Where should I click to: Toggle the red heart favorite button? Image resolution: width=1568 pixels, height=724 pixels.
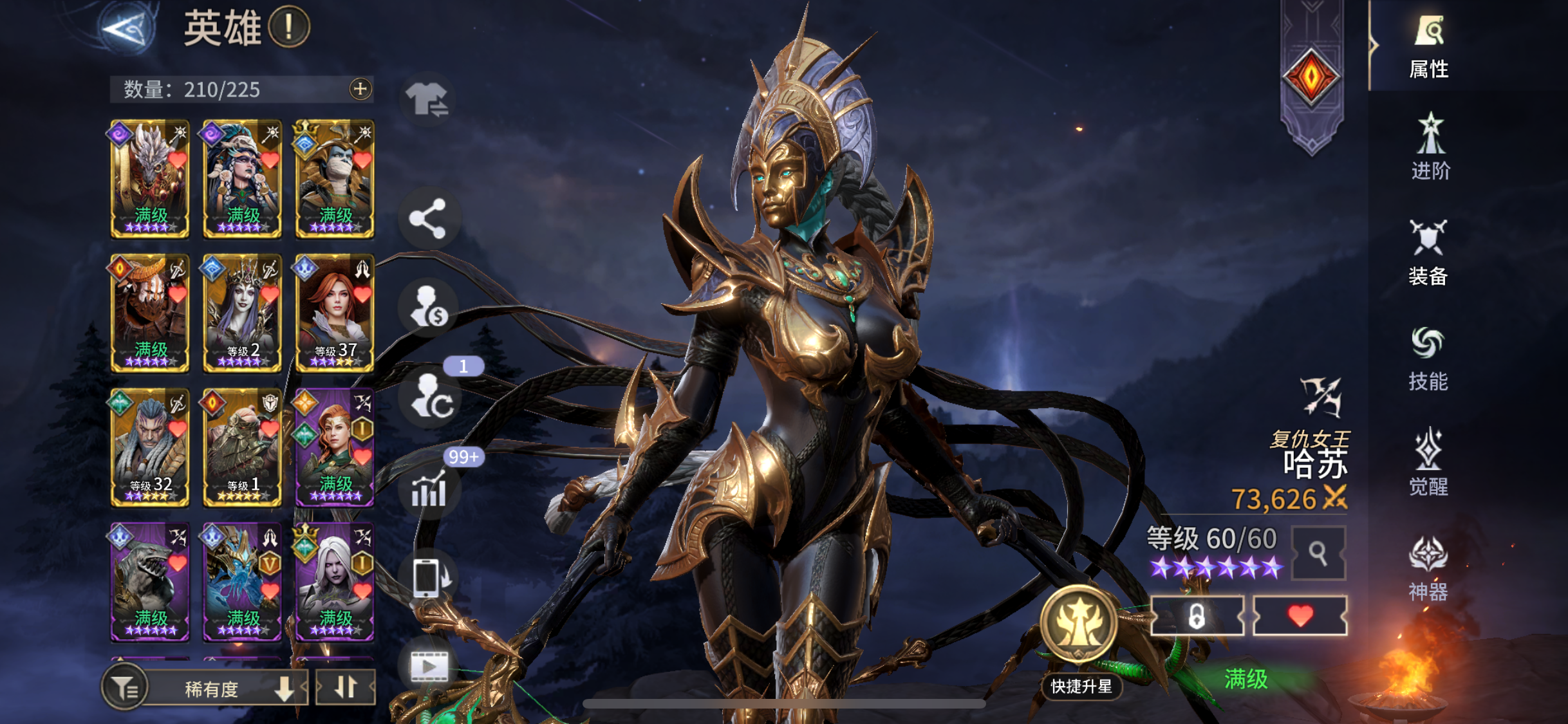click(x=1300, y=616)
